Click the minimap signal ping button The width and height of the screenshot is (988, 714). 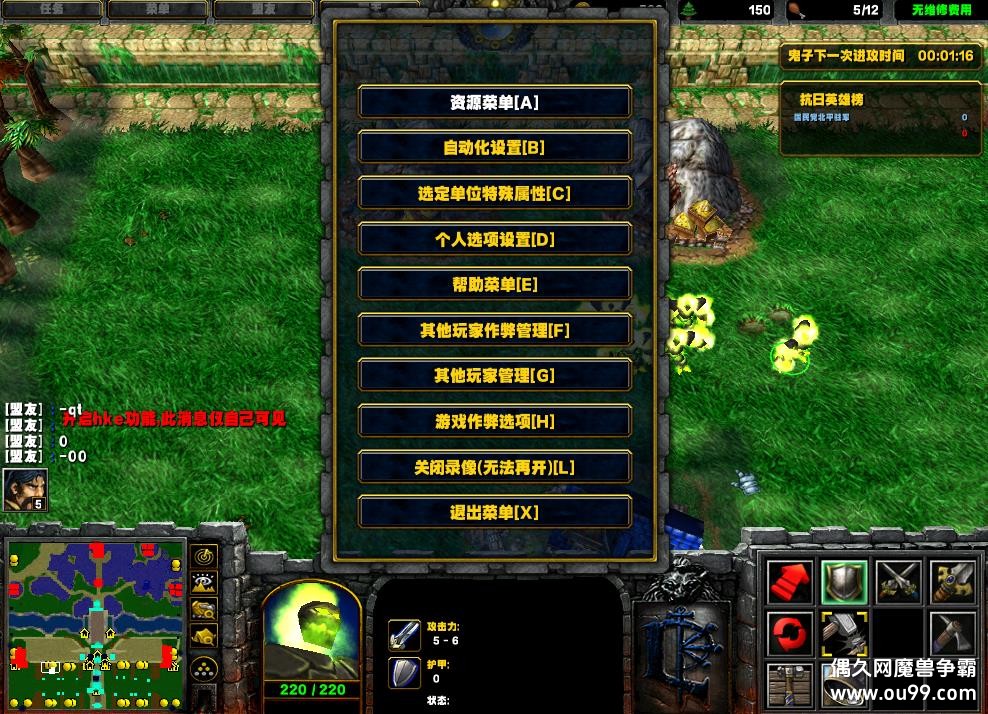[205, 557]
